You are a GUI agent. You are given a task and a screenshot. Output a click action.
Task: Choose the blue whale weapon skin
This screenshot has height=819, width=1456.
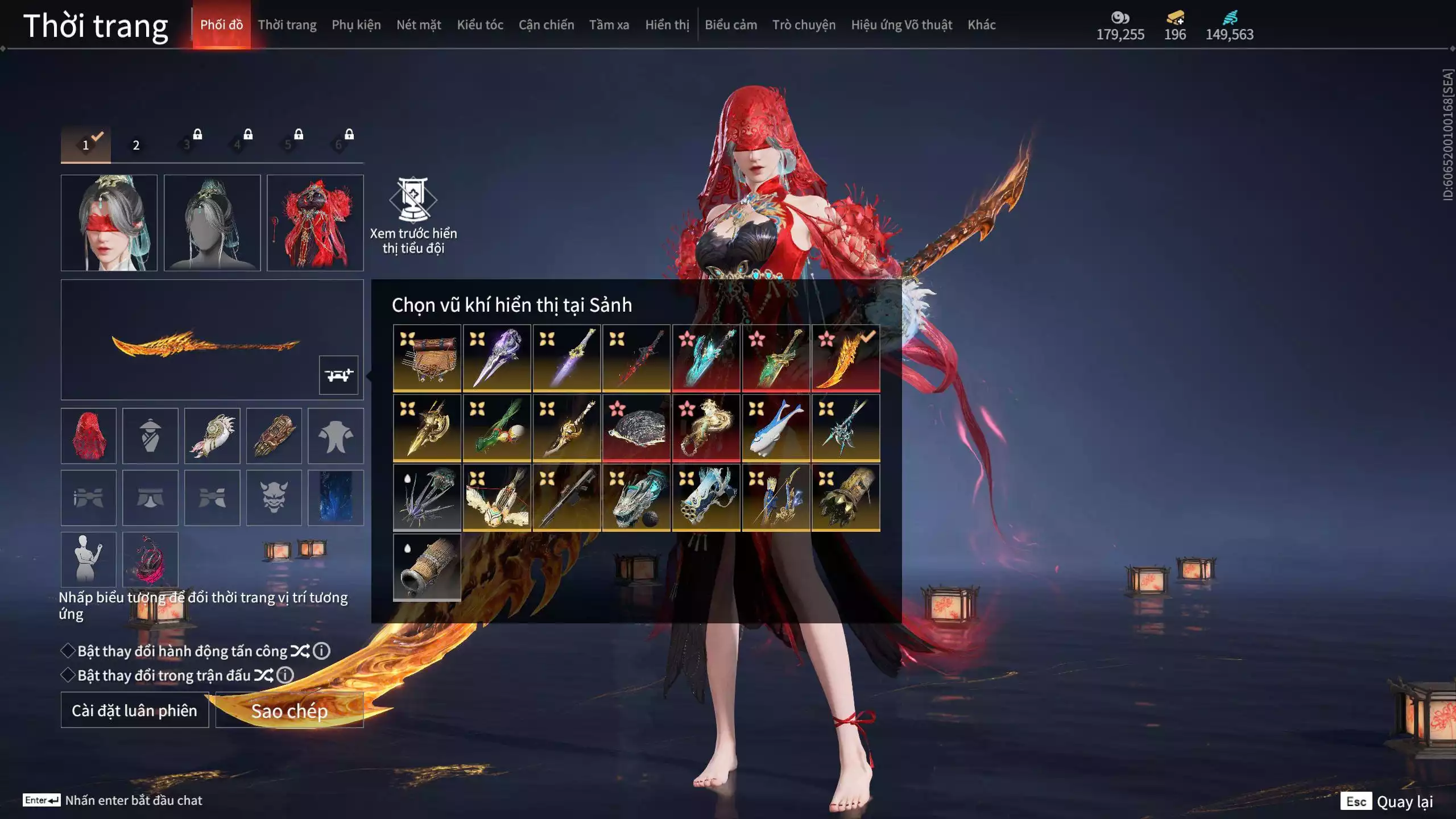(x=776, y=428)
